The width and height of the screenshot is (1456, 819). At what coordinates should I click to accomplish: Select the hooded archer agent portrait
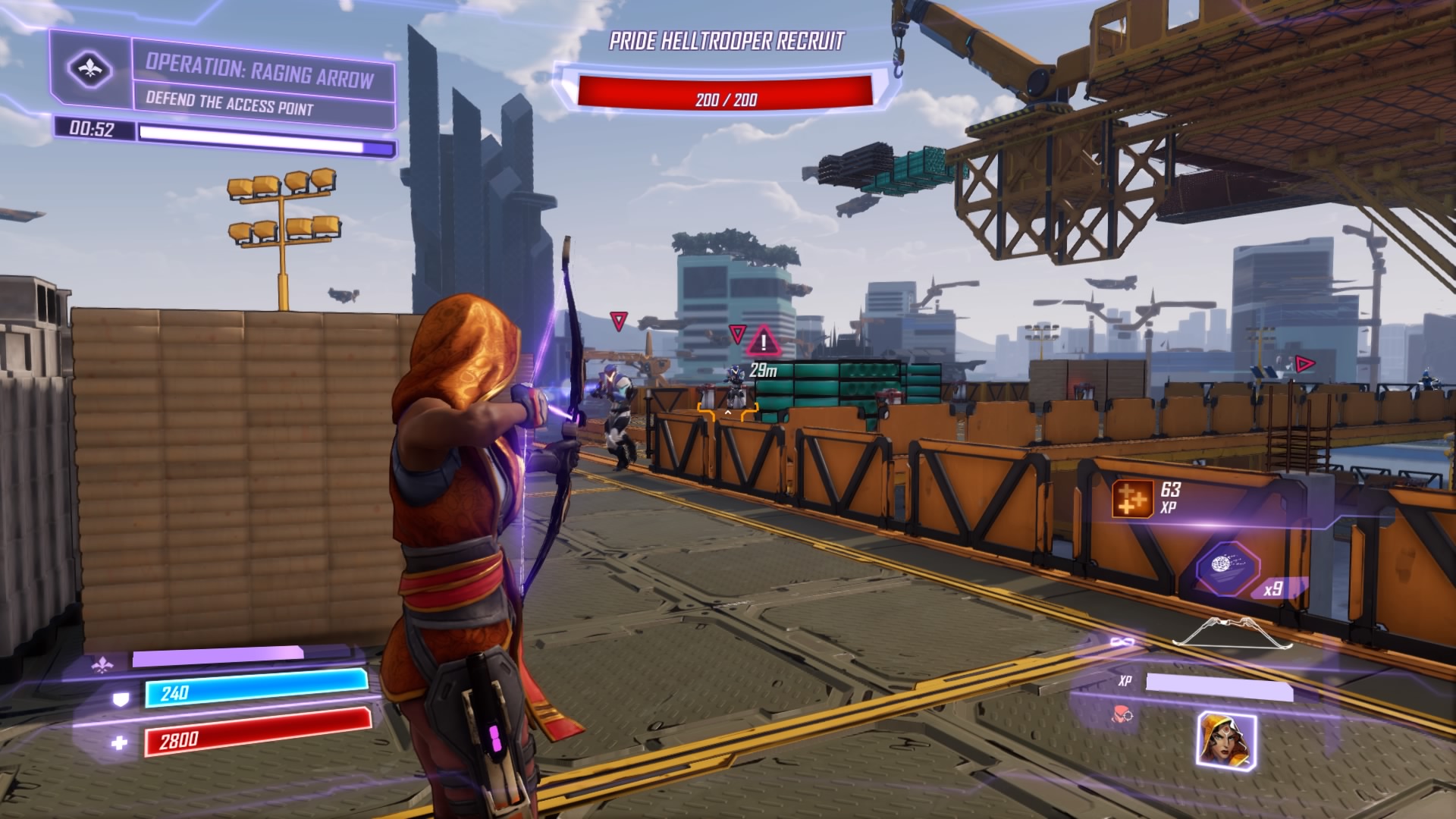(x=1226, y=739)
